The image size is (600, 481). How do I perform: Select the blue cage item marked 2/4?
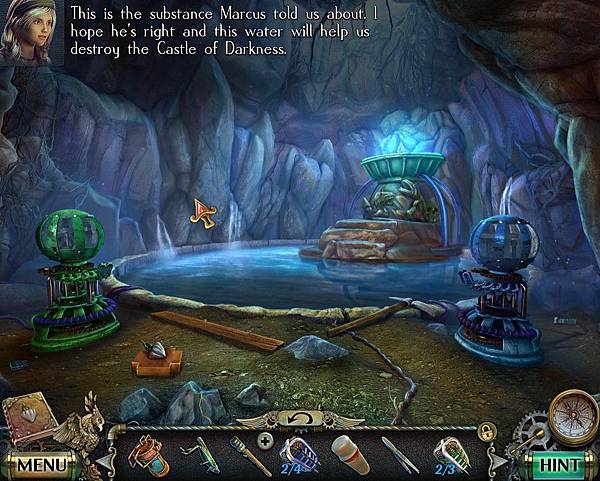(x=298, y=452)
